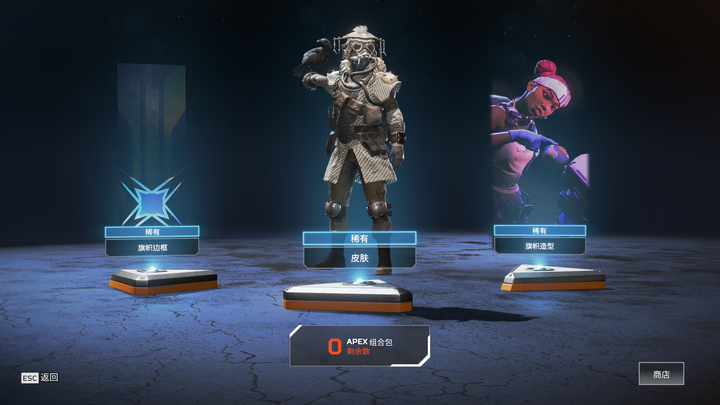Open the 商店 store button

click(661, 374)
